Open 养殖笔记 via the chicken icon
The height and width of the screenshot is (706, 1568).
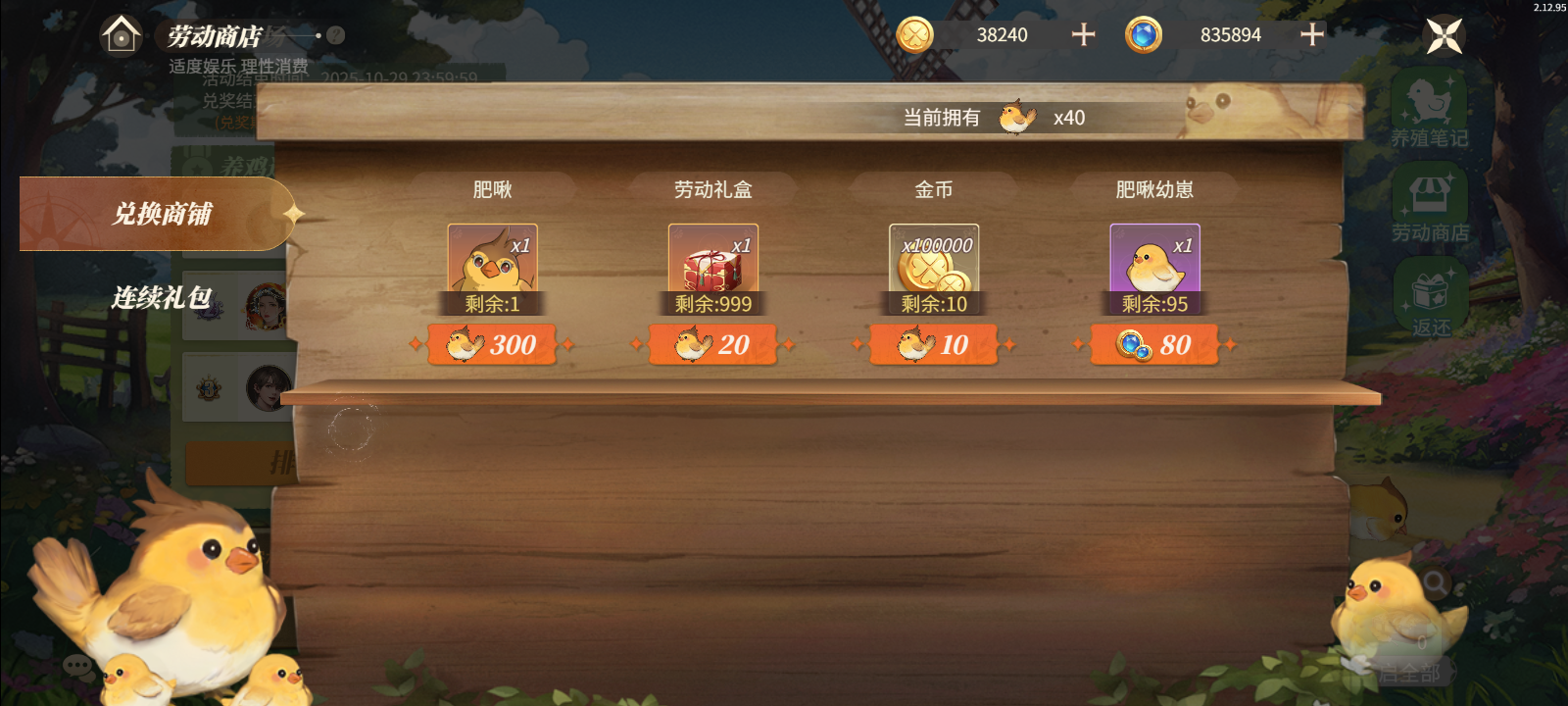click(x=1433, y=102)
